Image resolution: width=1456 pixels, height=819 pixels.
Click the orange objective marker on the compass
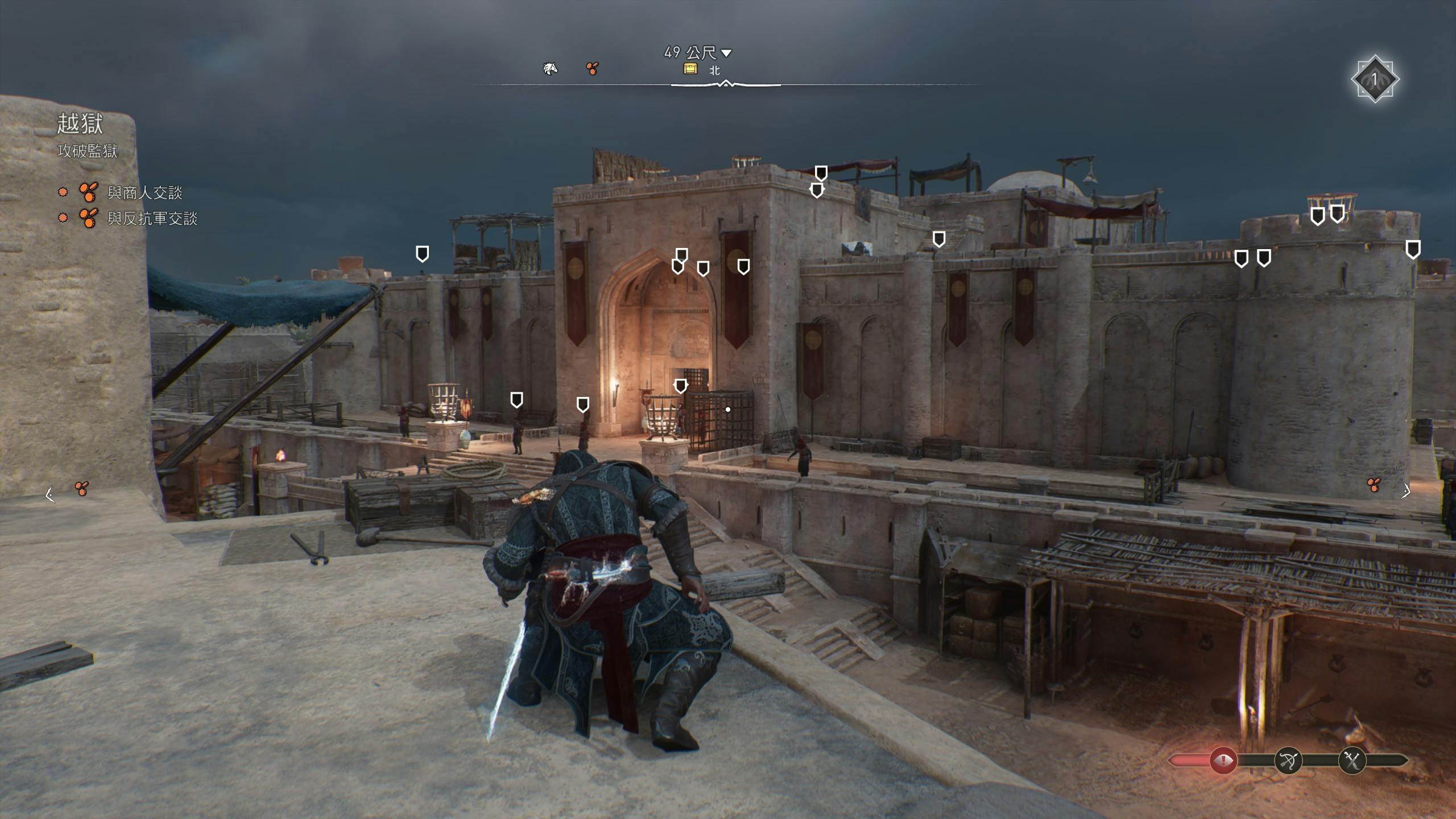592,69
